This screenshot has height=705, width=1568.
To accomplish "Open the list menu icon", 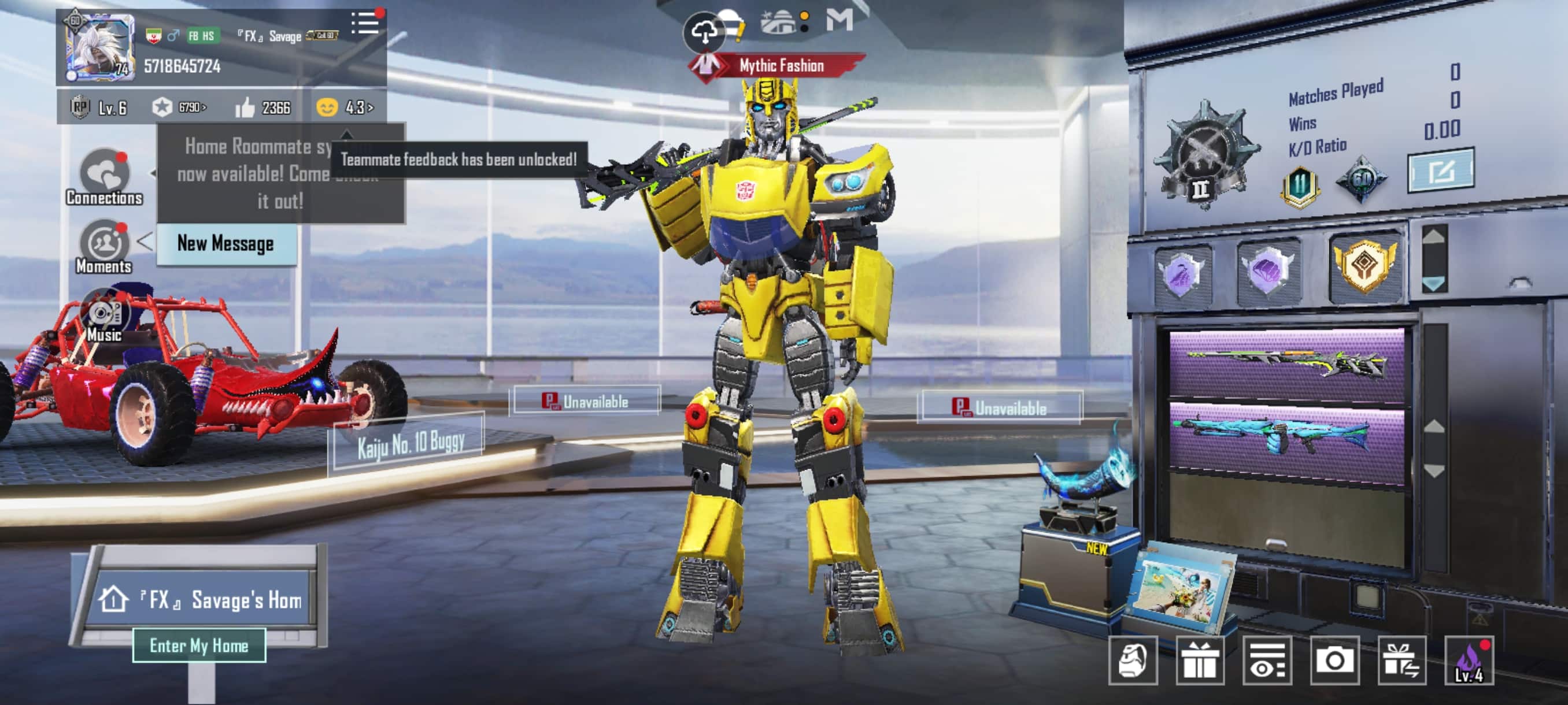I will (x=365, y=23).
